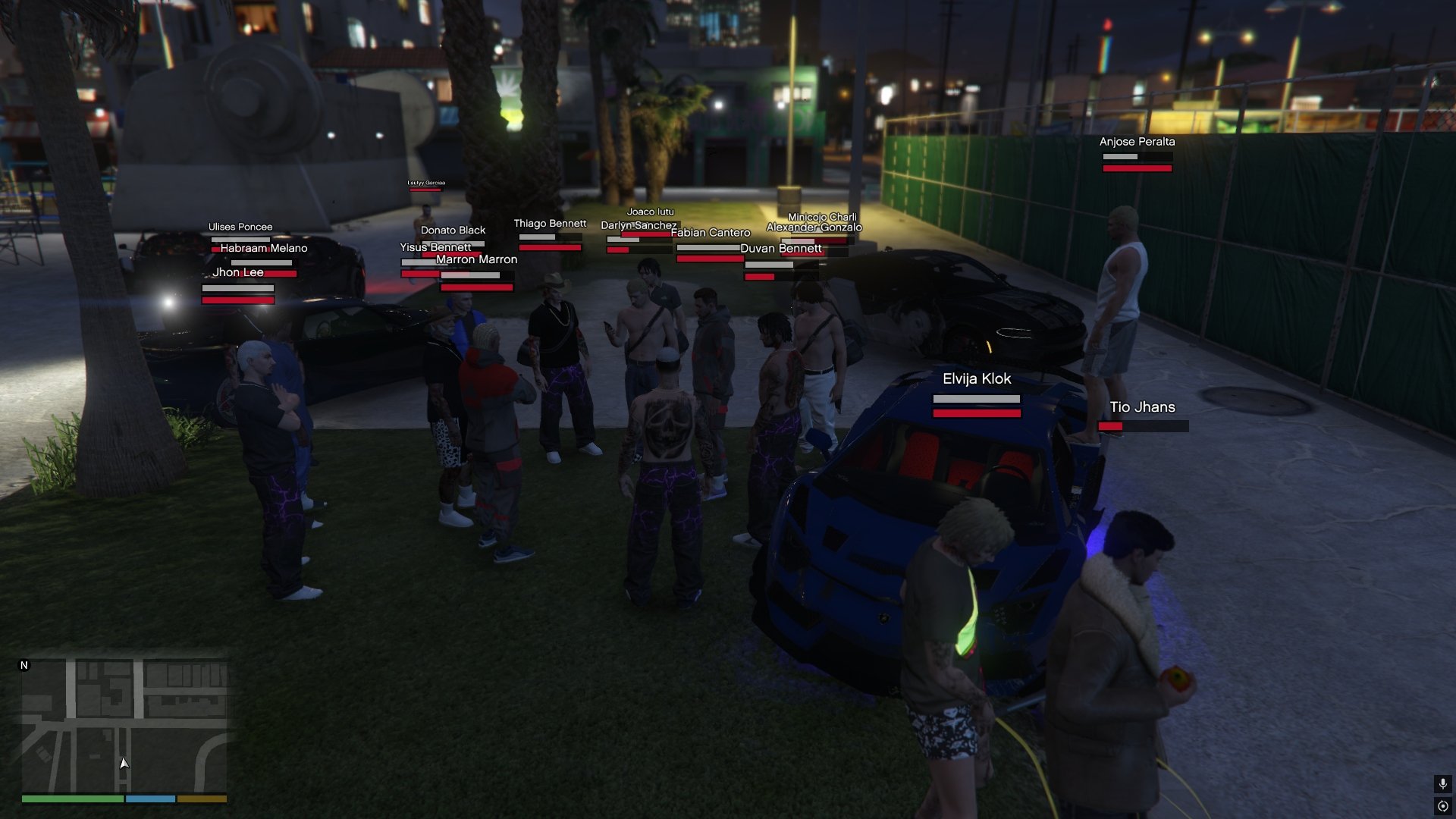The image size is (1456, 819).
Task: Click the minimap
Action: [x=124, y=726]
